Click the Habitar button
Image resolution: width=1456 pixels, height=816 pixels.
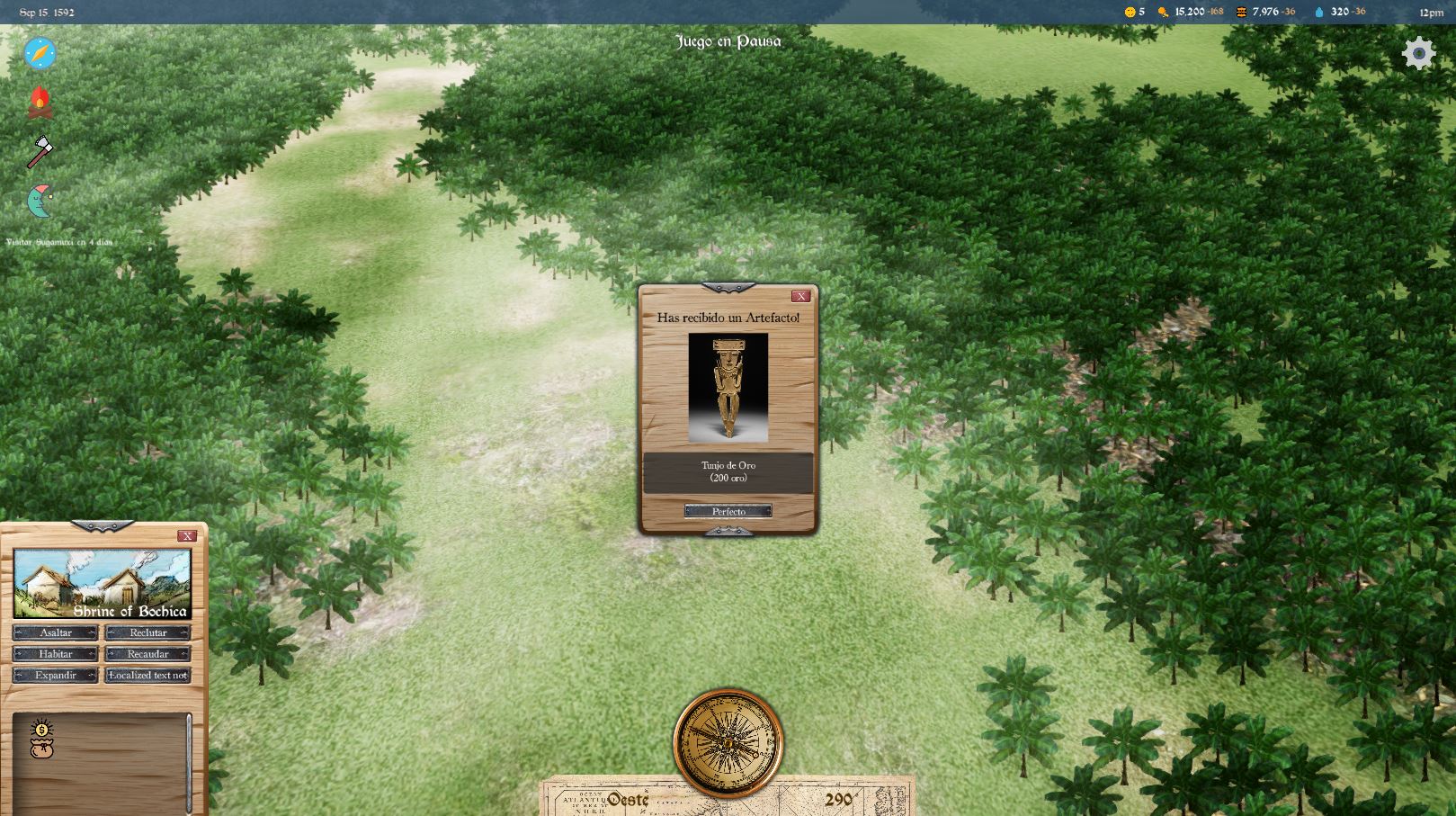tap(56, 654)
